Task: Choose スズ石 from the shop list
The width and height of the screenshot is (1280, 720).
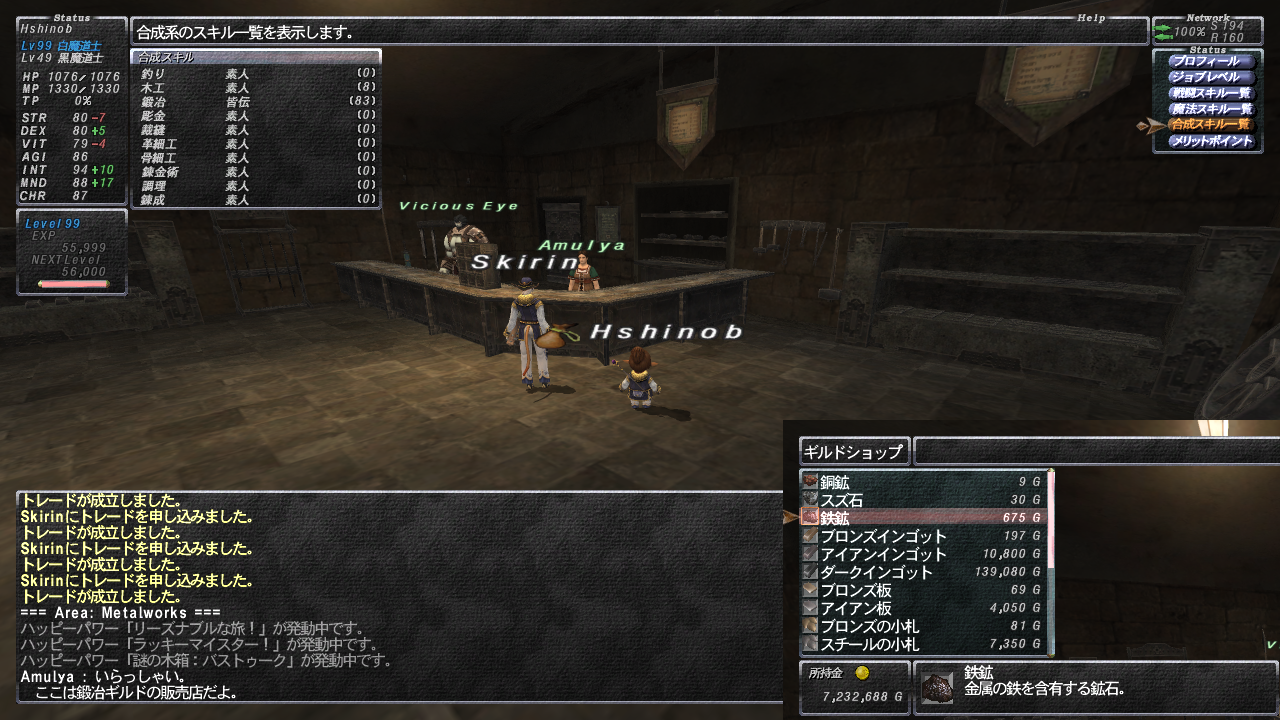Action: [924, 500]
